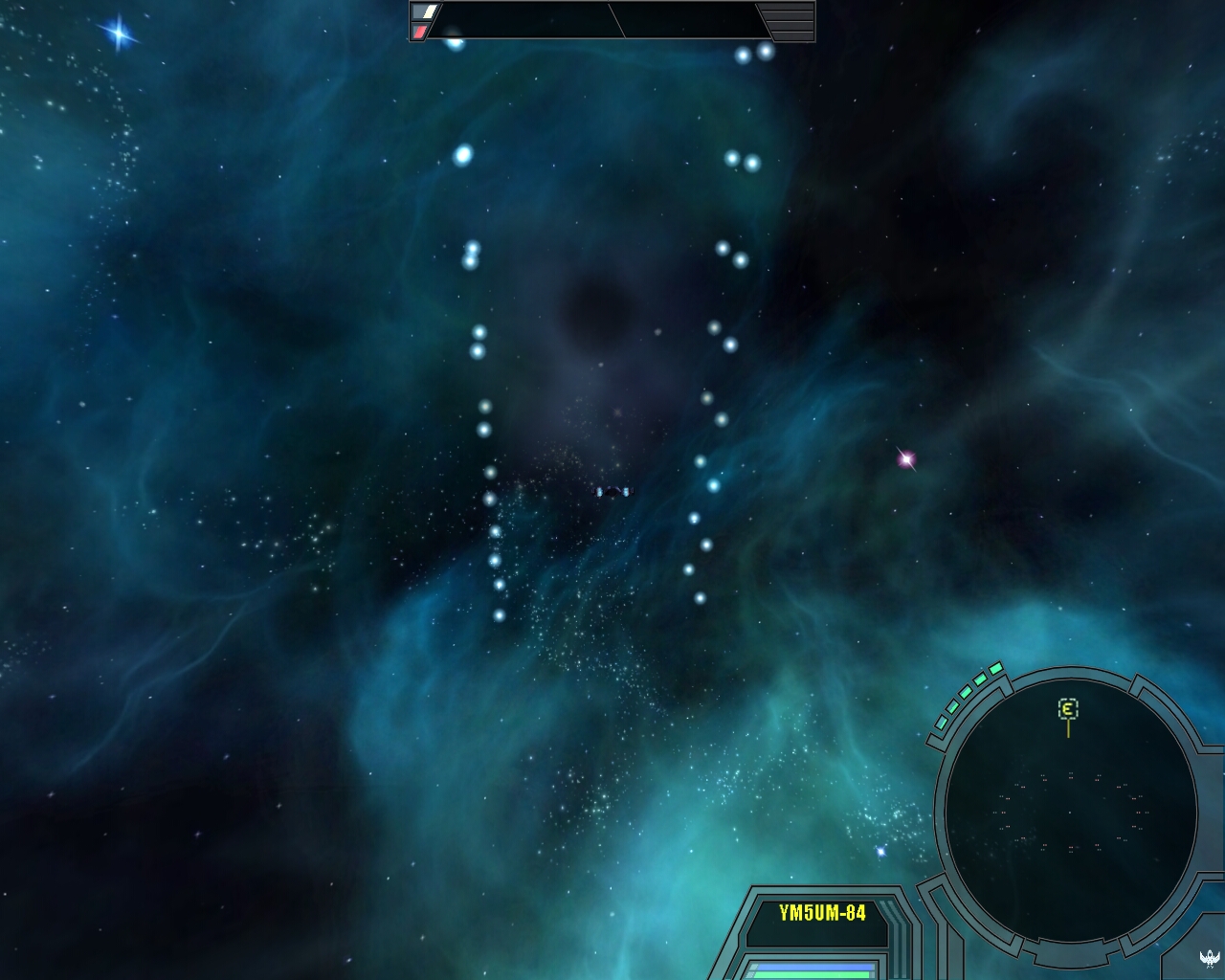Select the yellow E marker on radar
This screenshot has height=980, width=1225.
pos(1068,709)
